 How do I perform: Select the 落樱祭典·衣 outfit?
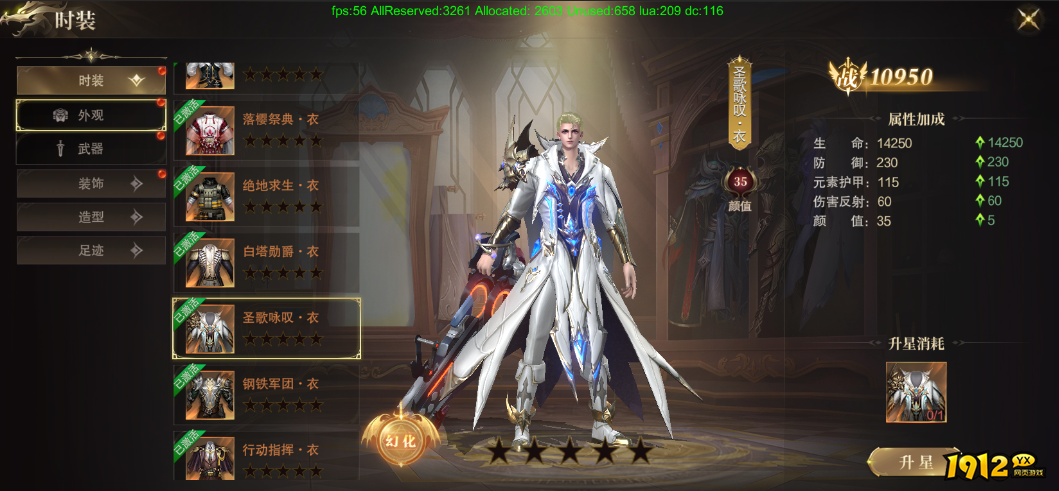(x=266, y=128)
